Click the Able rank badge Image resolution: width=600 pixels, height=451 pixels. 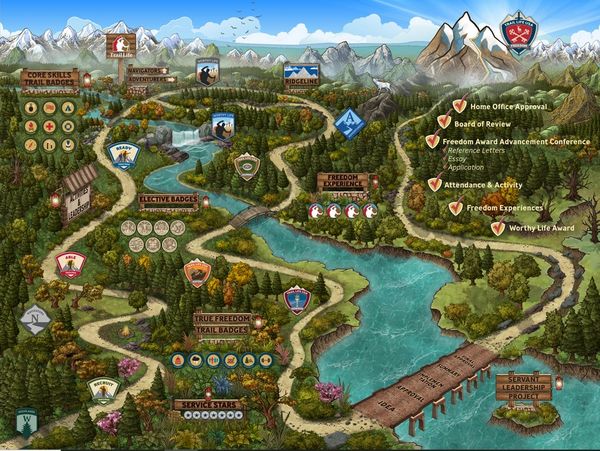coord(71,262)
